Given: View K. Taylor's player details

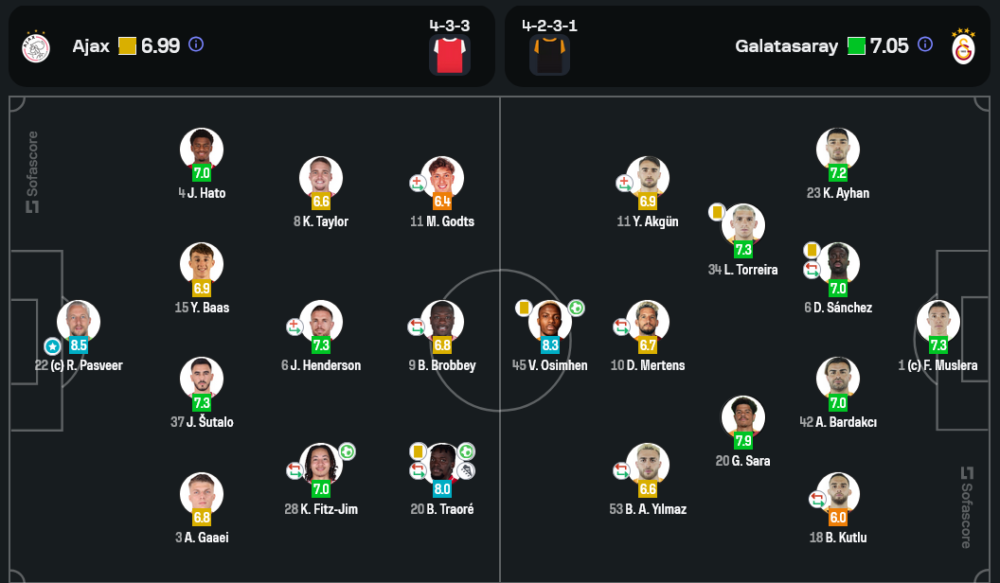Looking at the screenshot, I should [x=321, y=178].
